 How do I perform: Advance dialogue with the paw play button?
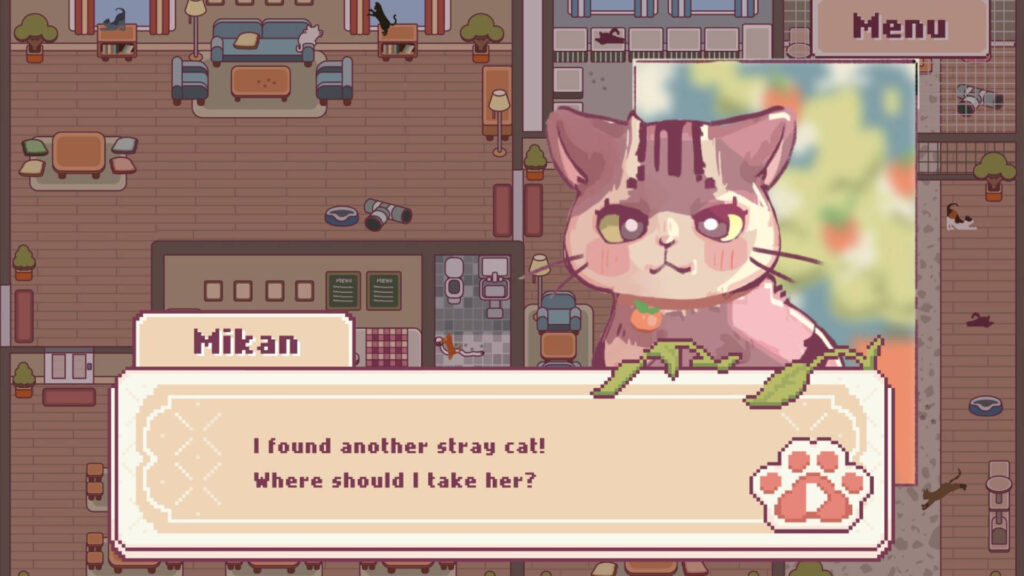pos(812,486)
